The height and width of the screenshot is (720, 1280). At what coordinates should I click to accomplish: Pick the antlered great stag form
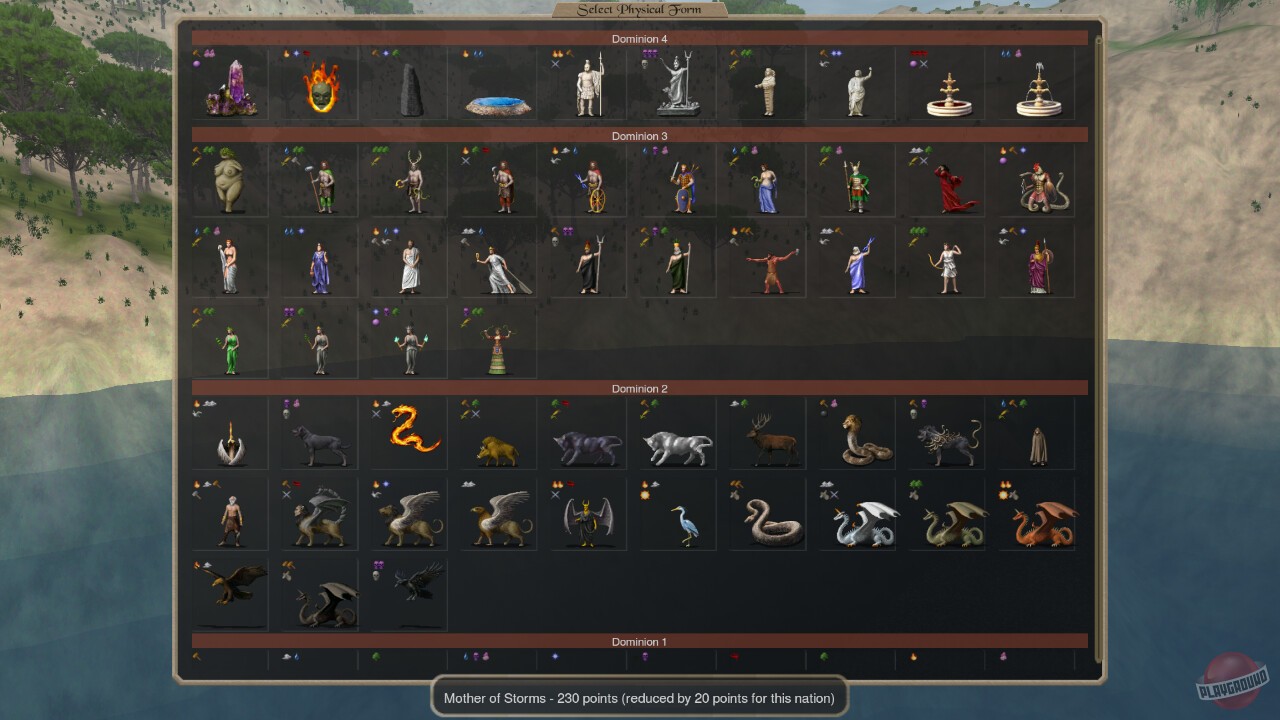pos(766,433)
